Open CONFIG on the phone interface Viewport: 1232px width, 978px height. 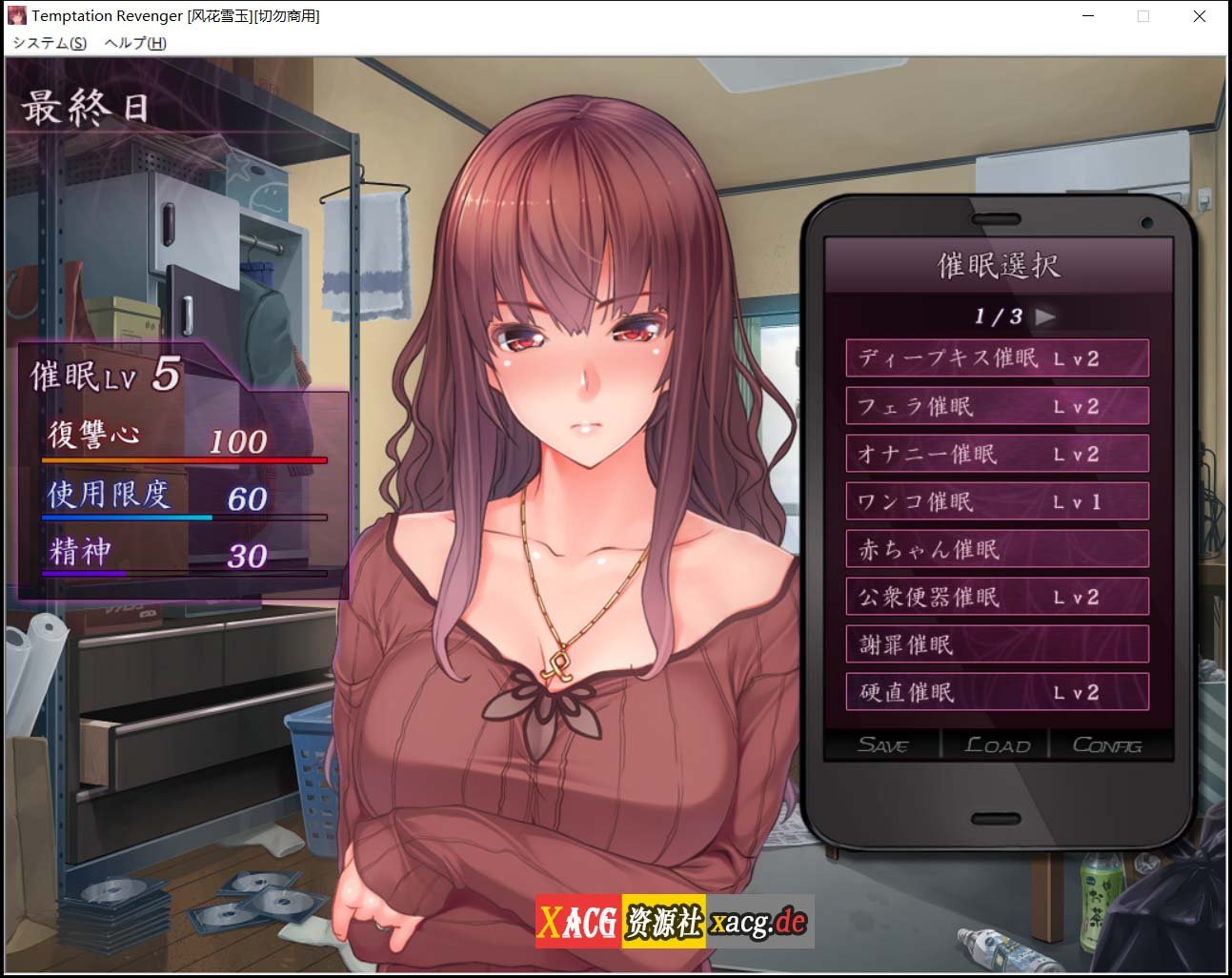tap(1108, 745)
